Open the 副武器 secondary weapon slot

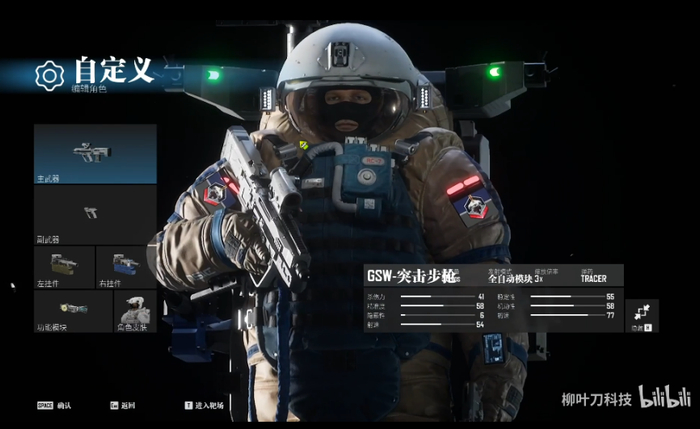95,214
